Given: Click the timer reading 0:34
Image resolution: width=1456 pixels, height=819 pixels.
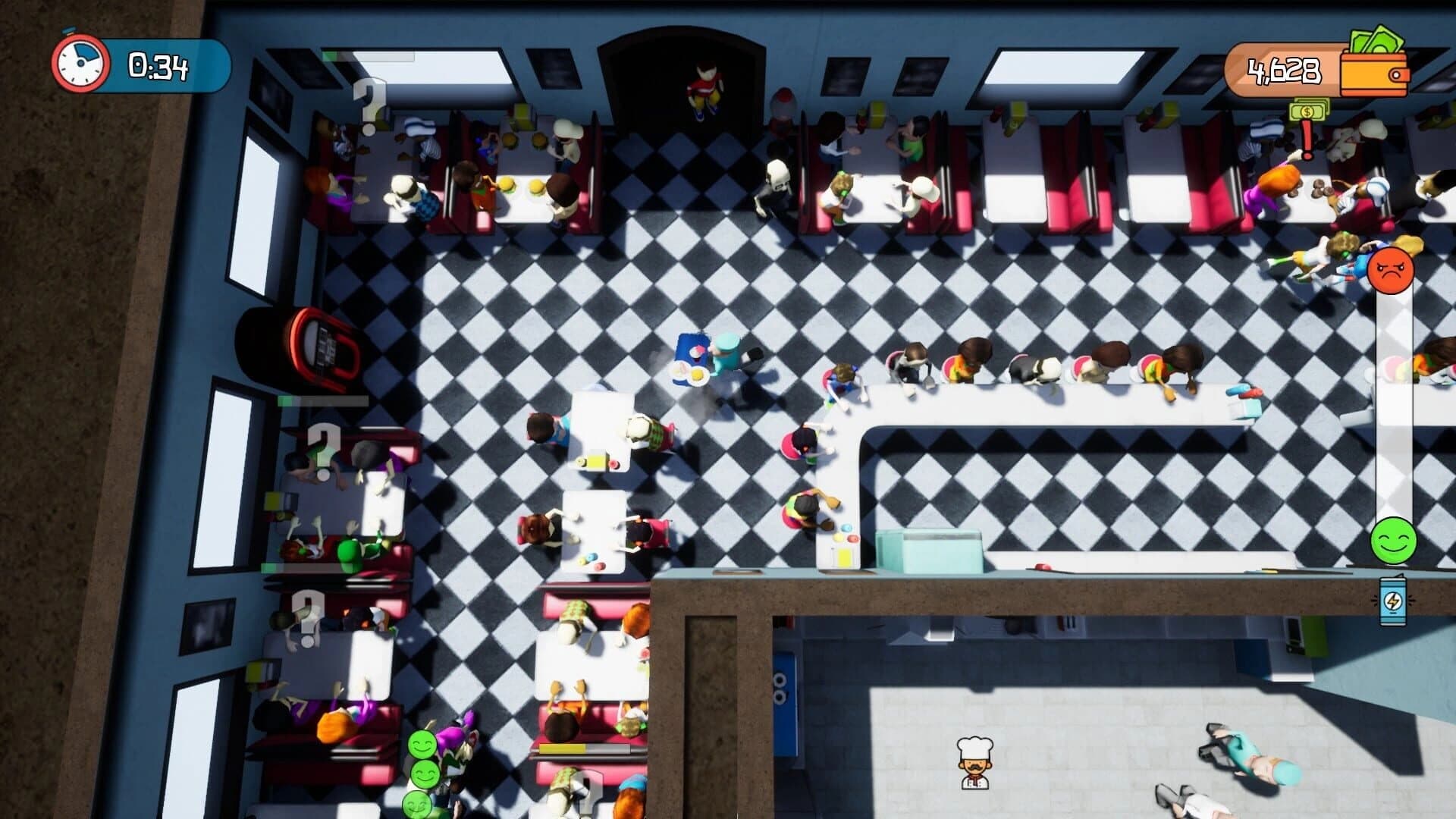Looking at the screenshot, I should [159, 67].
